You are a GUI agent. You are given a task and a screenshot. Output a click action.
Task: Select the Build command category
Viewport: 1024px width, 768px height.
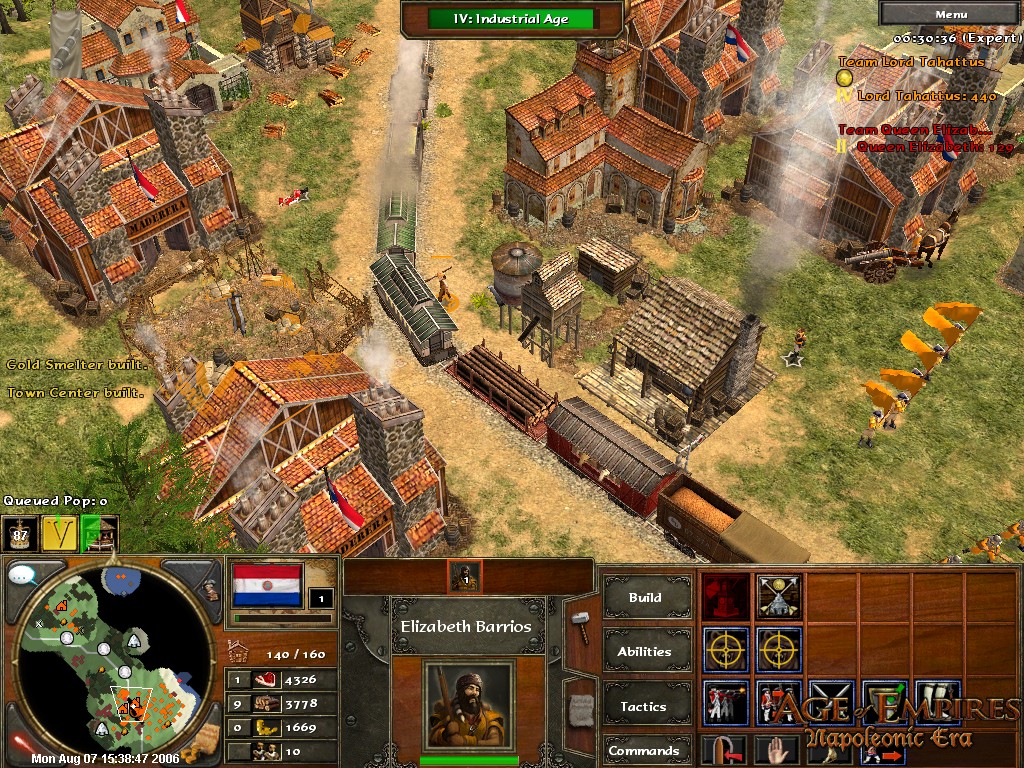[x=645, y=598]
